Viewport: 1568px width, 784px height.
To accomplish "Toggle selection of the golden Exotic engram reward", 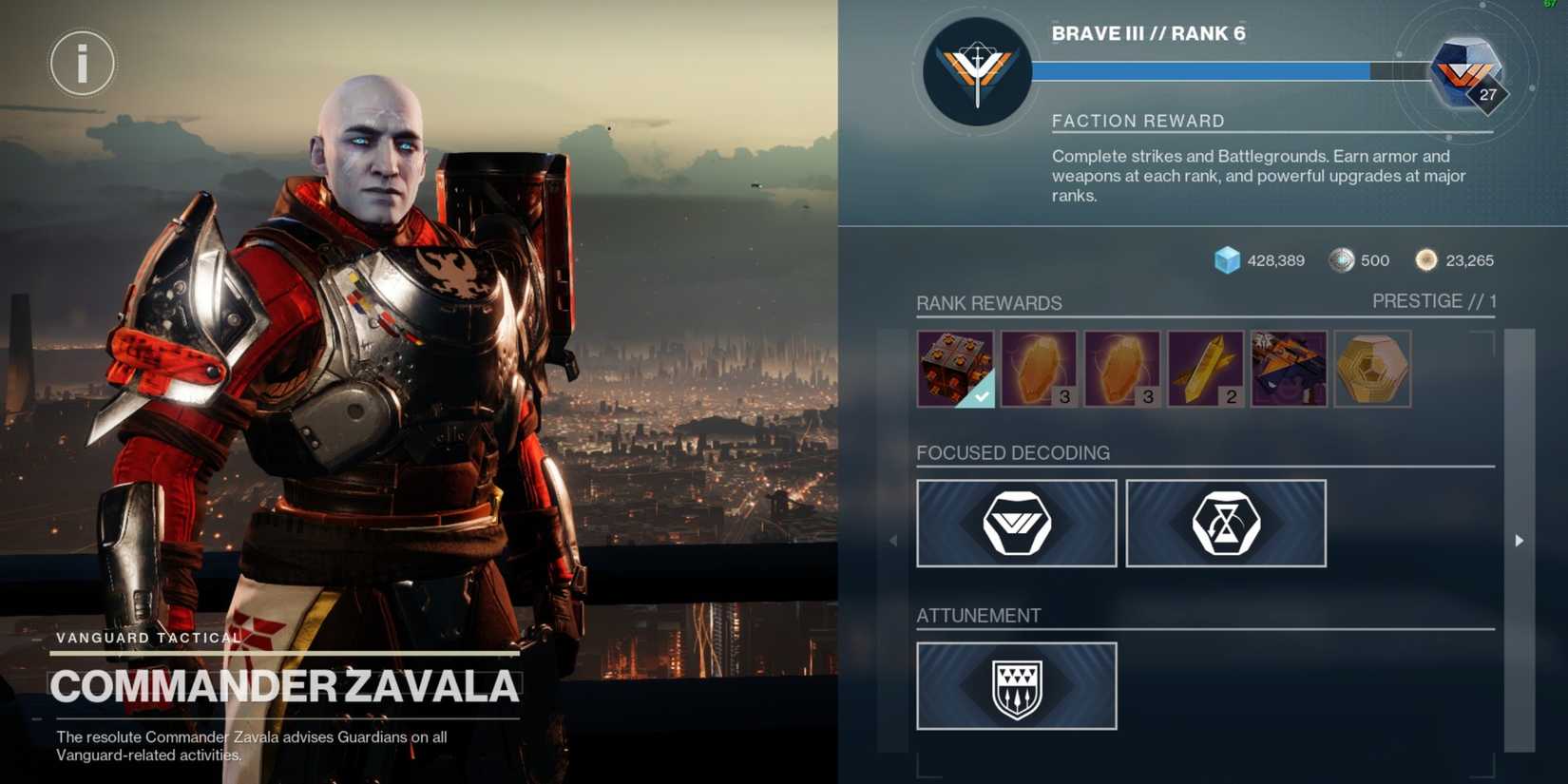I will tap(1372, 369).
